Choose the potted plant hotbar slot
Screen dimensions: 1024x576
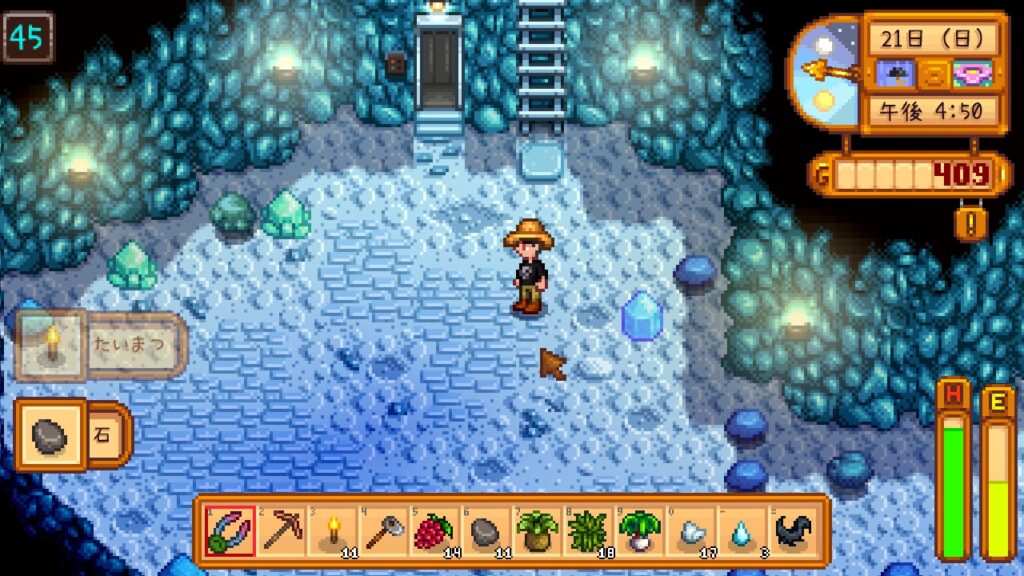tap(537, 531)
